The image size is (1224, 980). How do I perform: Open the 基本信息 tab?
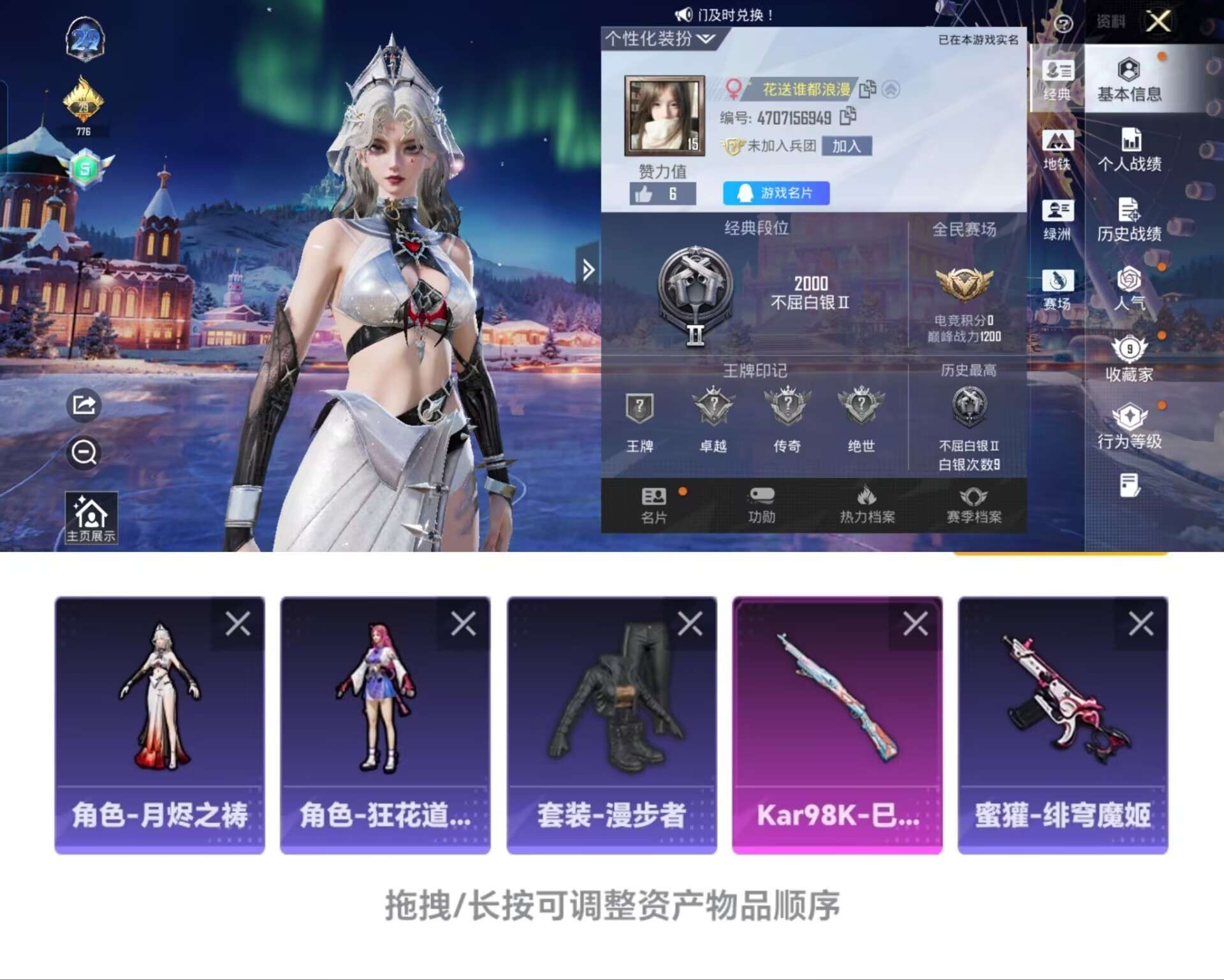(1128, 80)
